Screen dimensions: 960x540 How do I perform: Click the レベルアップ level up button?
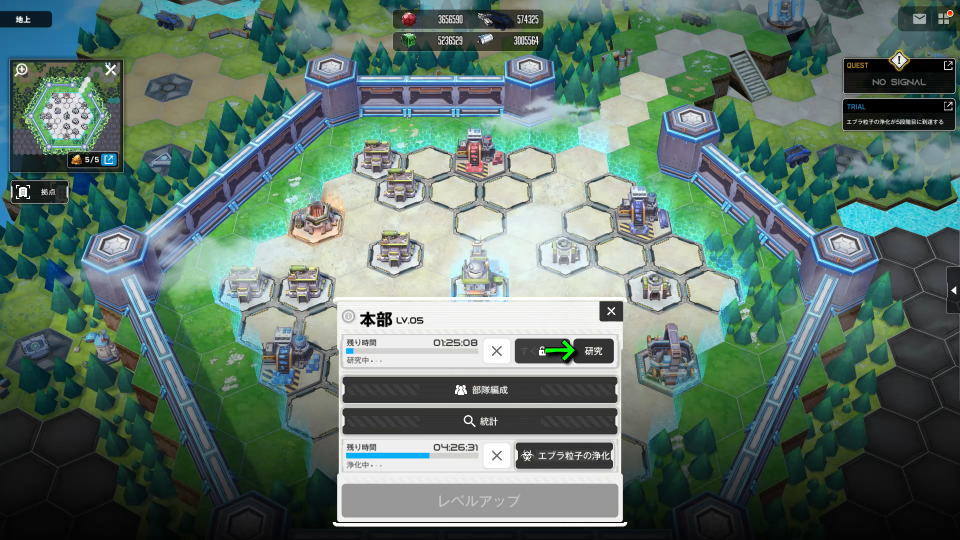(x=479, y=500)
